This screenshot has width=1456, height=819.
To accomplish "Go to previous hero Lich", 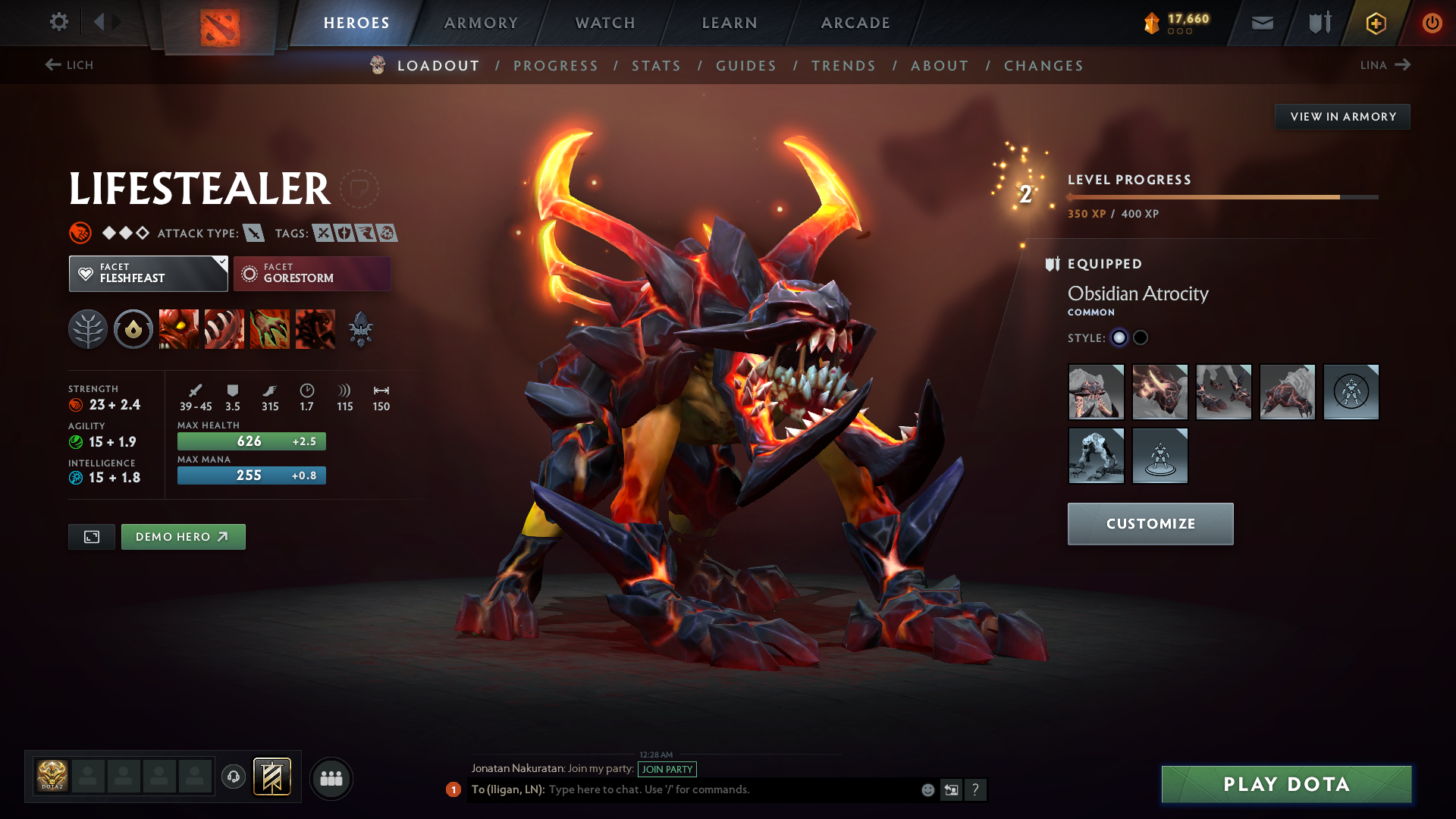I will (x=69, y=65).
